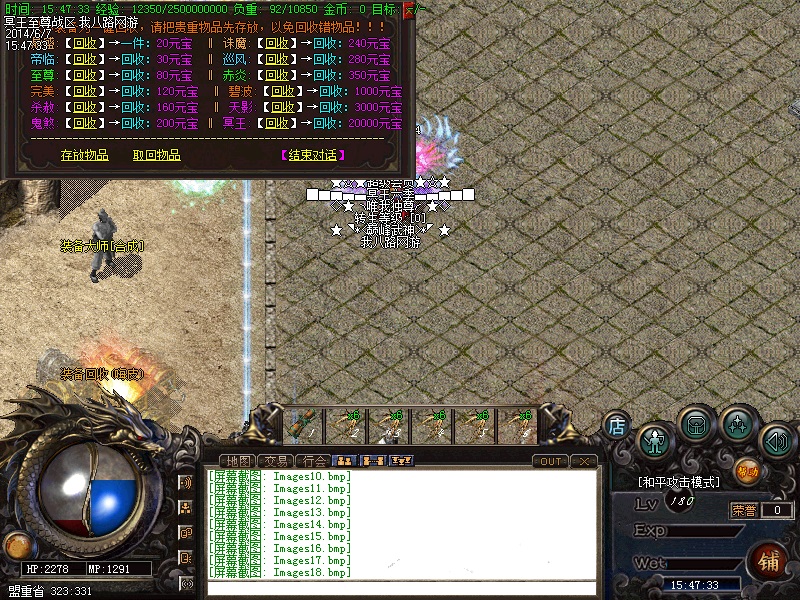Choose the 回收 option for 碧波
800x600 pixels.
281,91
